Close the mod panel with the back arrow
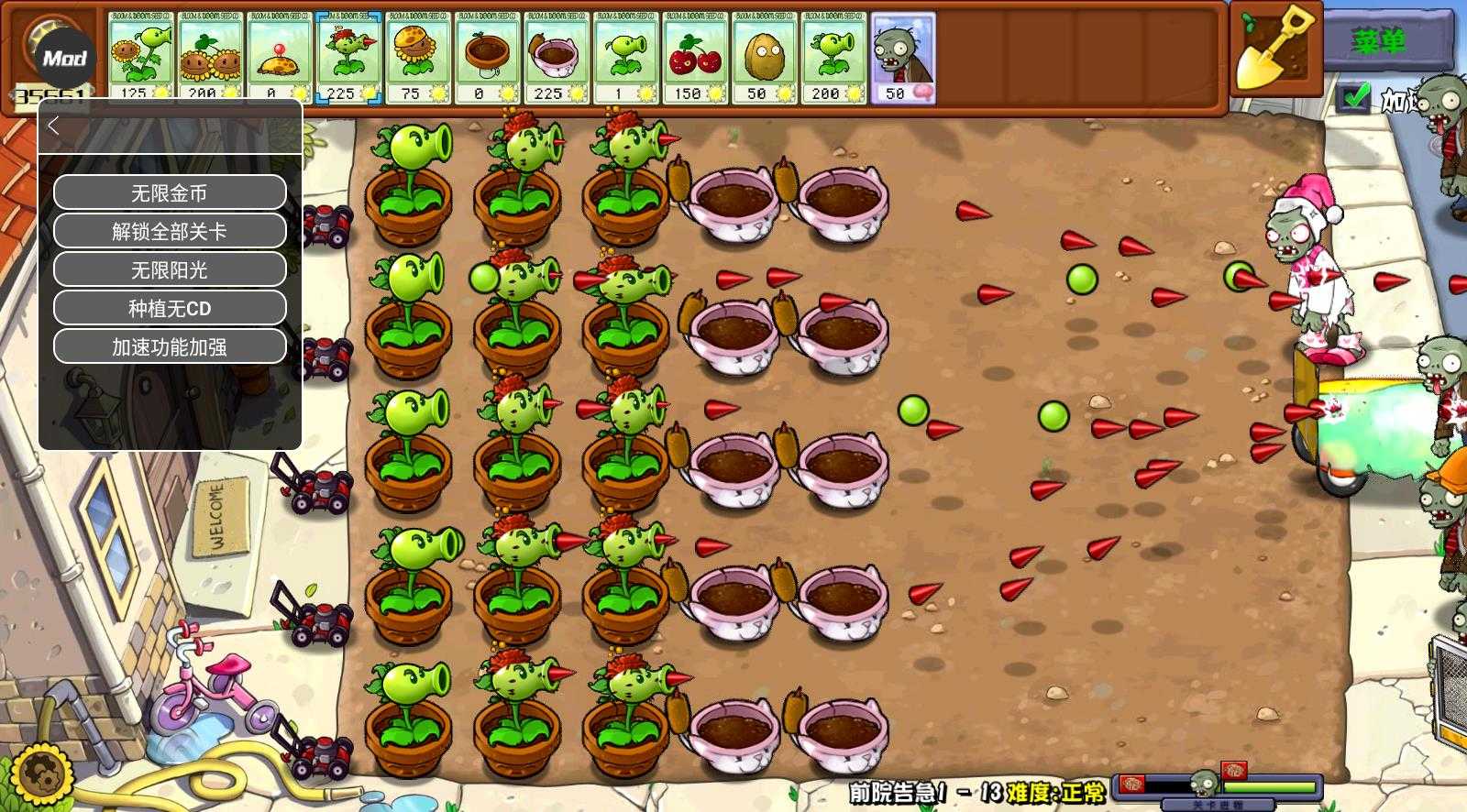 (53, 126)
